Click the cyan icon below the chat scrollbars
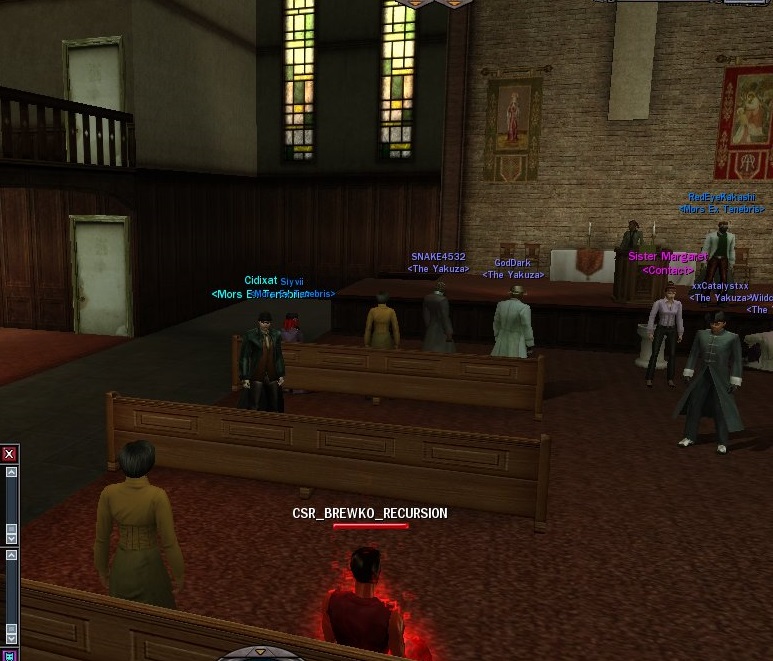 [10, 655]
